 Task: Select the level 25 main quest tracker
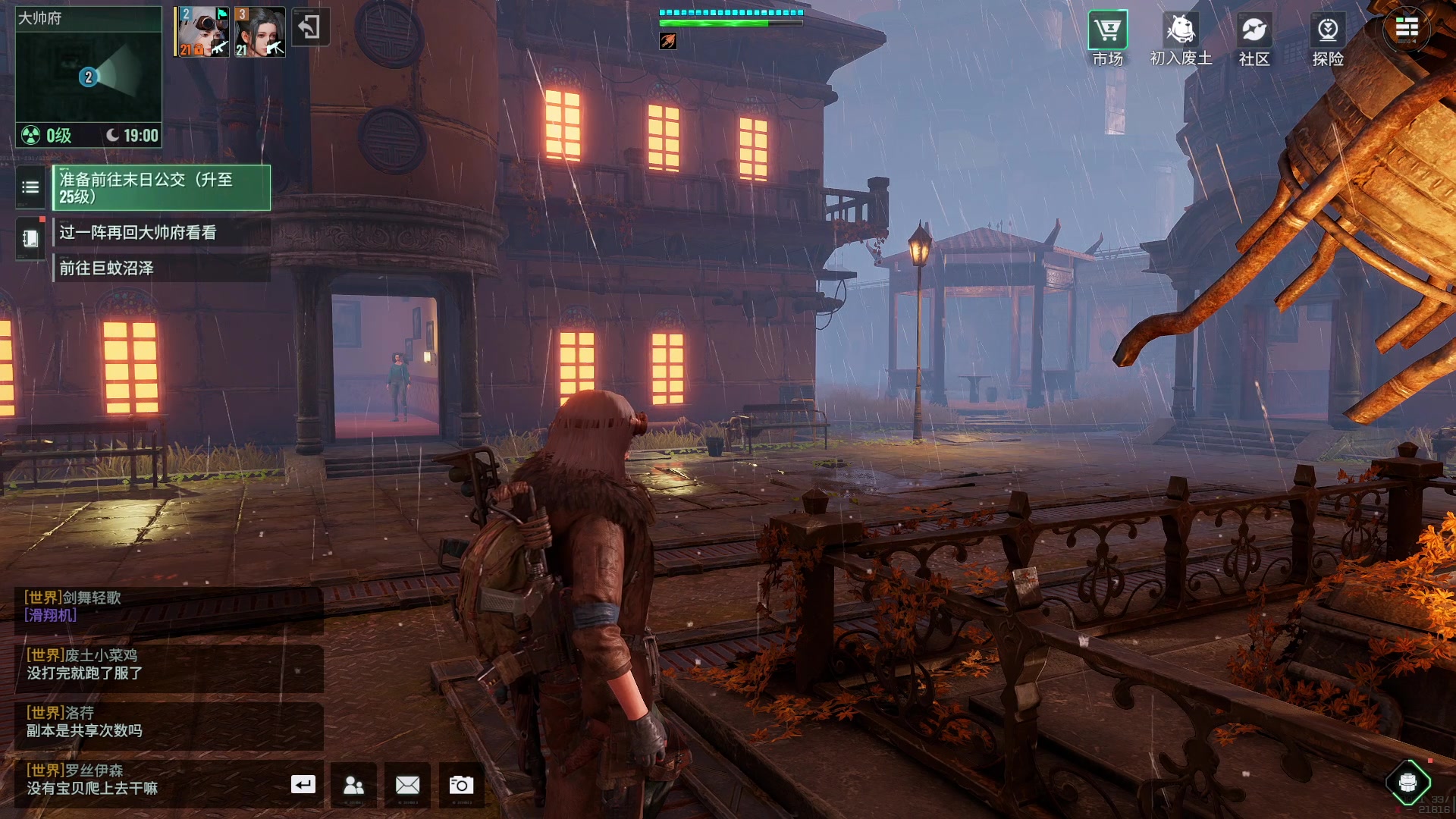click(161, 188)
